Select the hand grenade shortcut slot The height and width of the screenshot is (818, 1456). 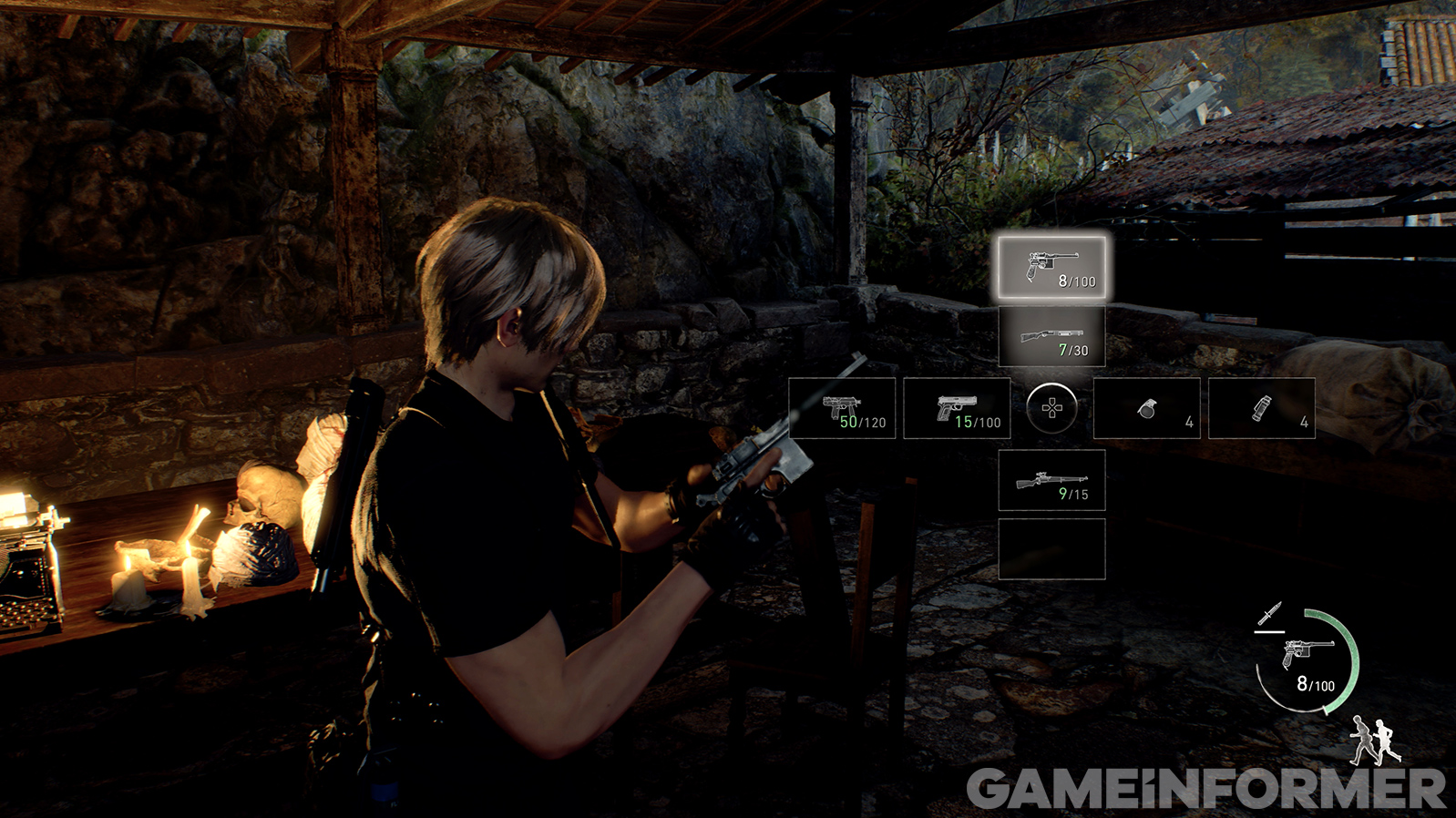[1146, 408]
